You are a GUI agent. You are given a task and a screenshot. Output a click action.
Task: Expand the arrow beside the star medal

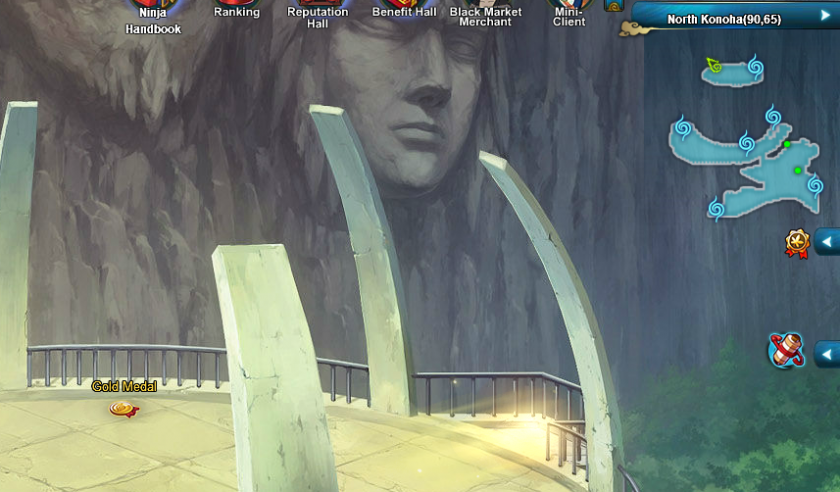click(x=827, y=242)
